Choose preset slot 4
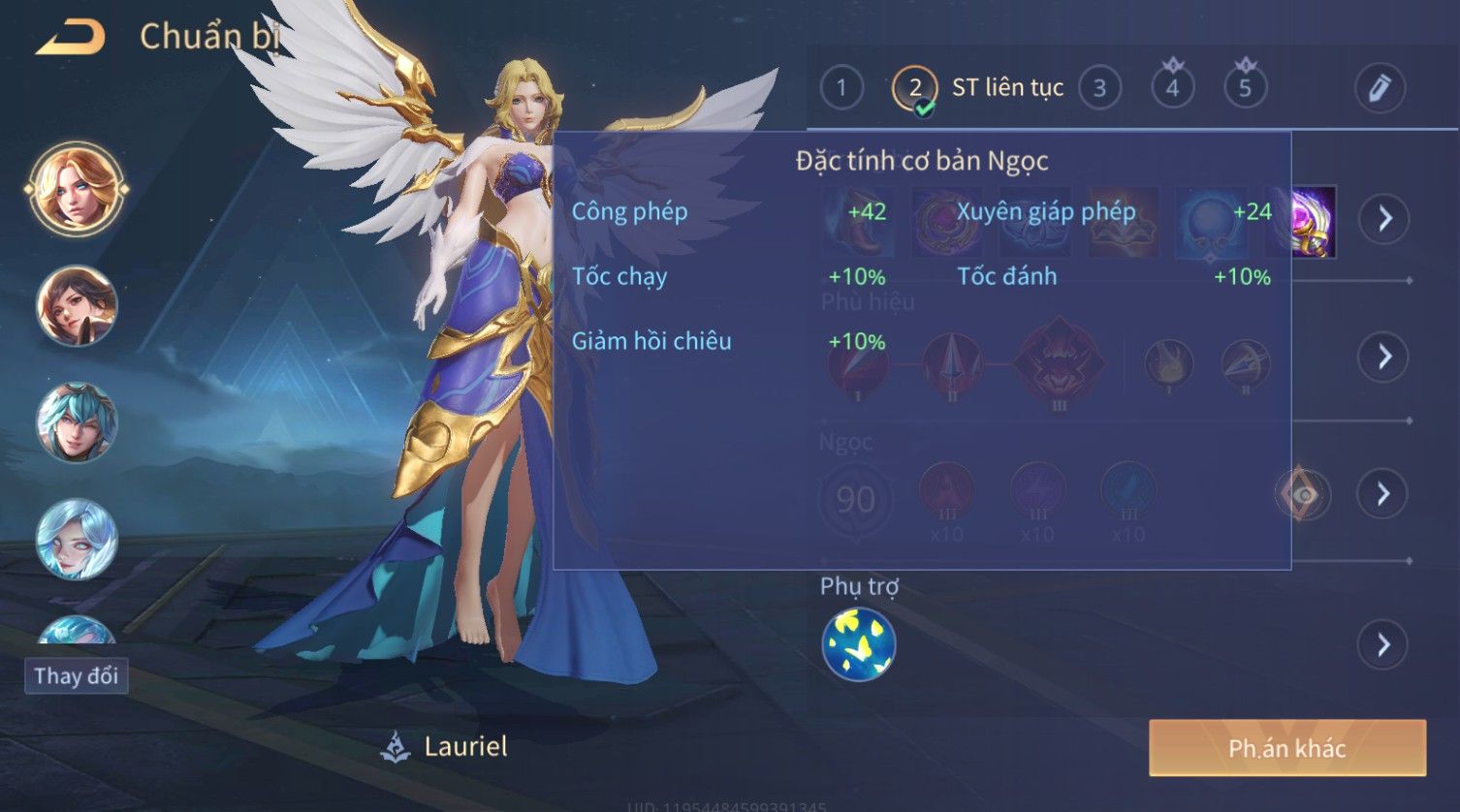This screenshot has height=812, width=1460. (1172, 88)
